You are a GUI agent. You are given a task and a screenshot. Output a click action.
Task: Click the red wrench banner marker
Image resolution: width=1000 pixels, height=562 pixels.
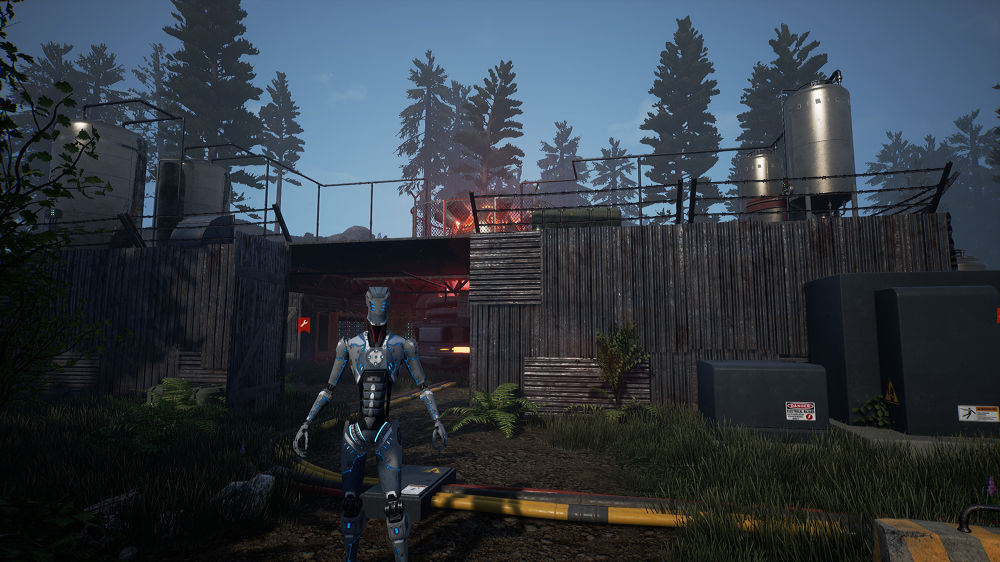tap(303, 324)
